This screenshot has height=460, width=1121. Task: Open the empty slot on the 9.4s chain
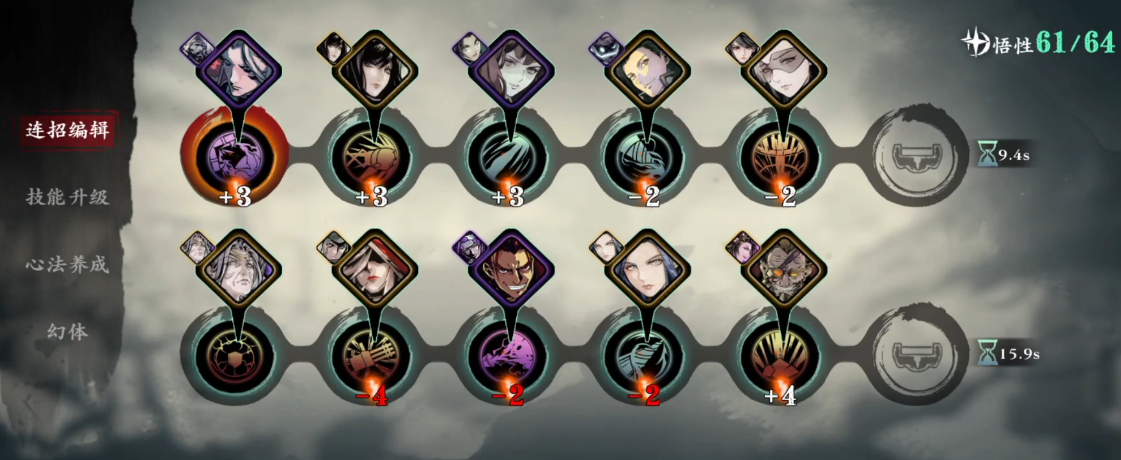pos(913,155)
